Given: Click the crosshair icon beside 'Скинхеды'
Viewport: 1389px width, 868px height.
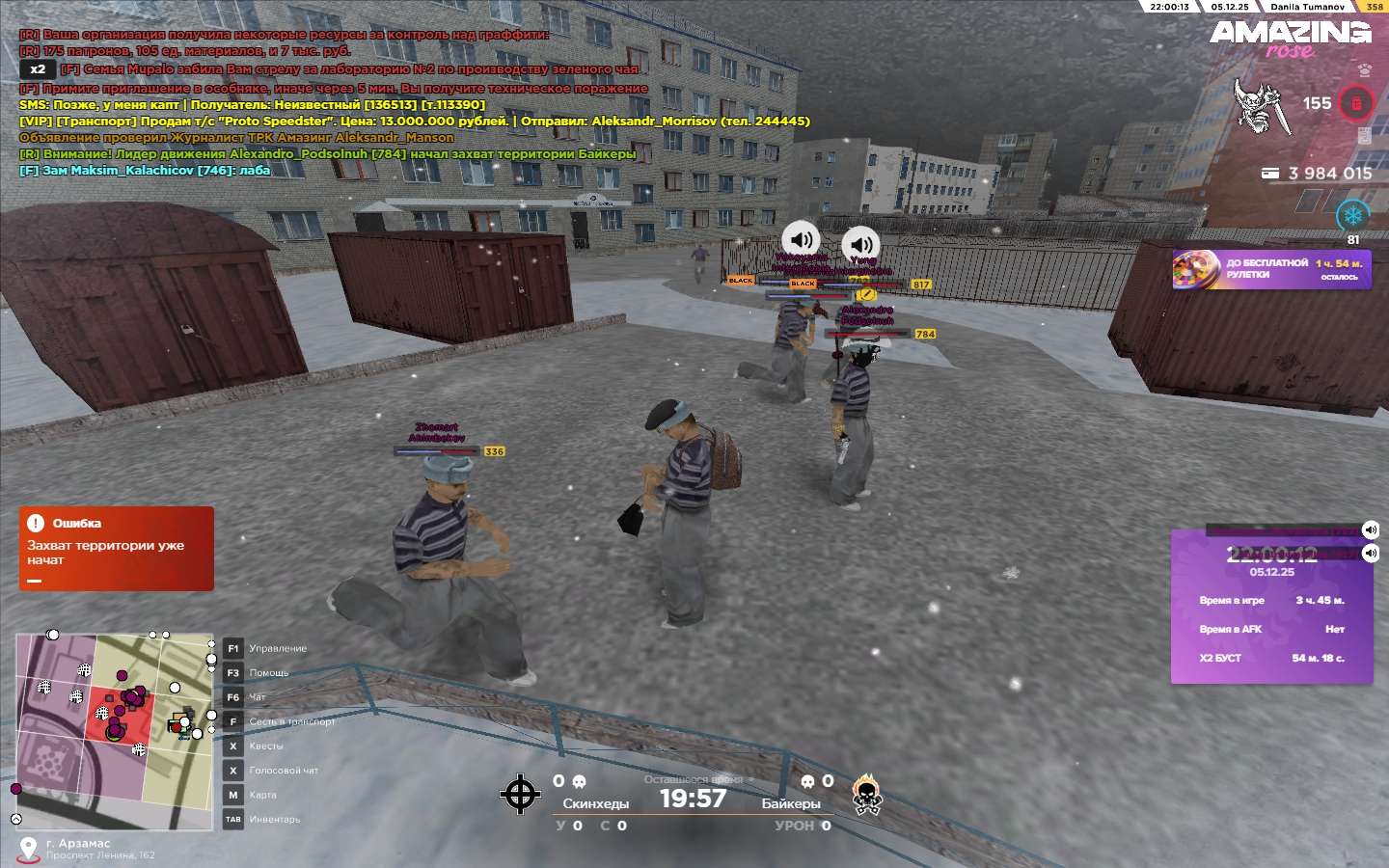Looking at the screenshot, I should coord(520,795).
